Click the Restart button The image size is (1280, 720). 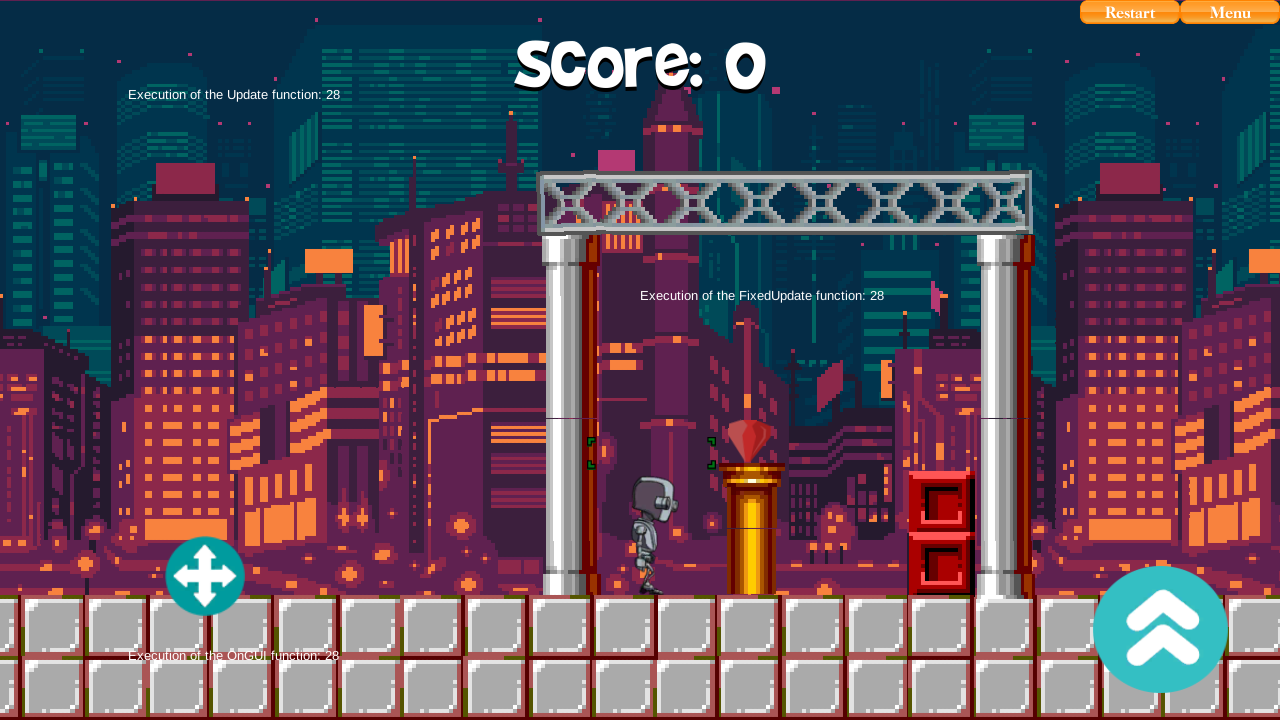(1129, 12)
